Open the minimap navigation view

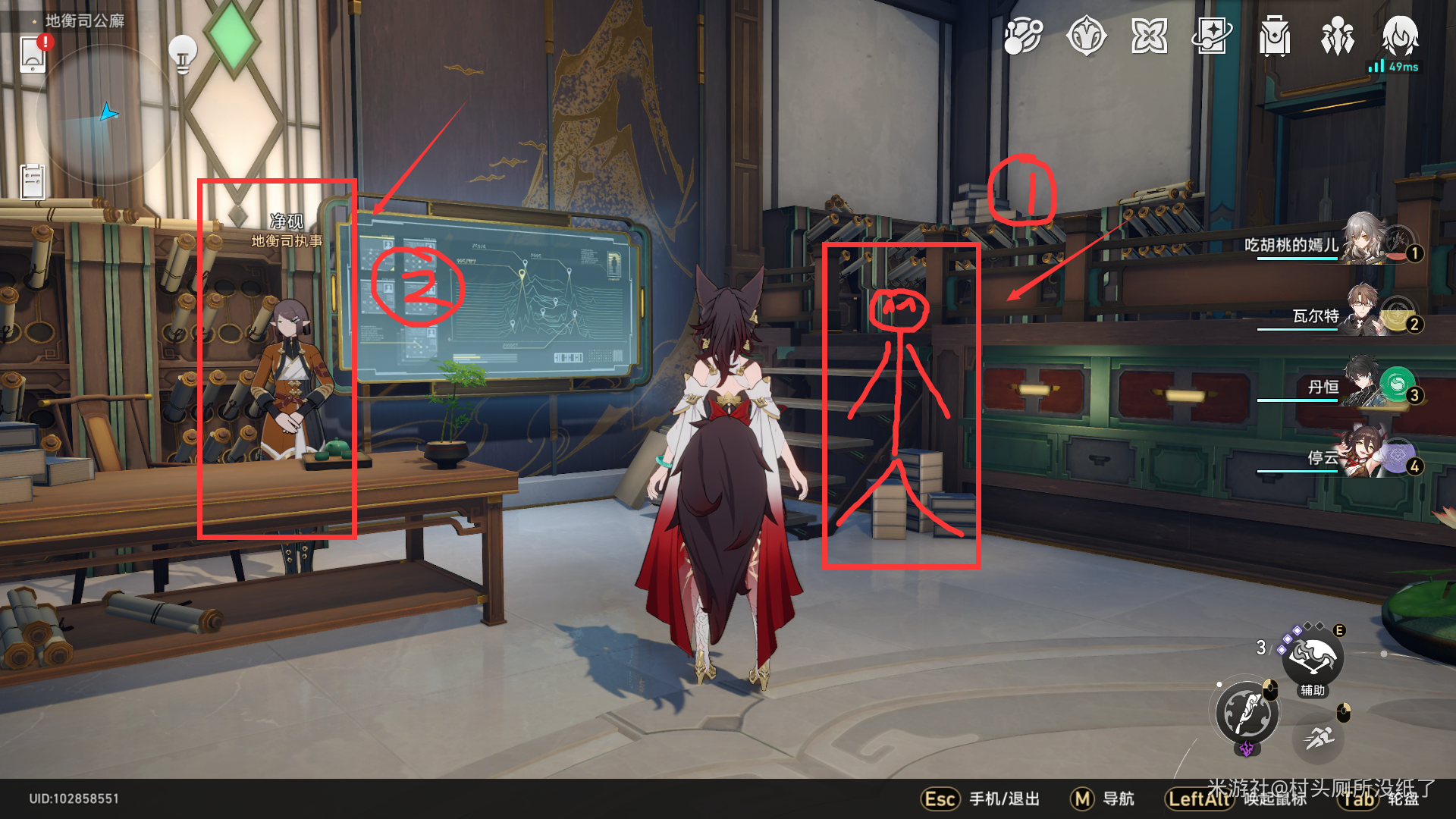tap(106, 114)
